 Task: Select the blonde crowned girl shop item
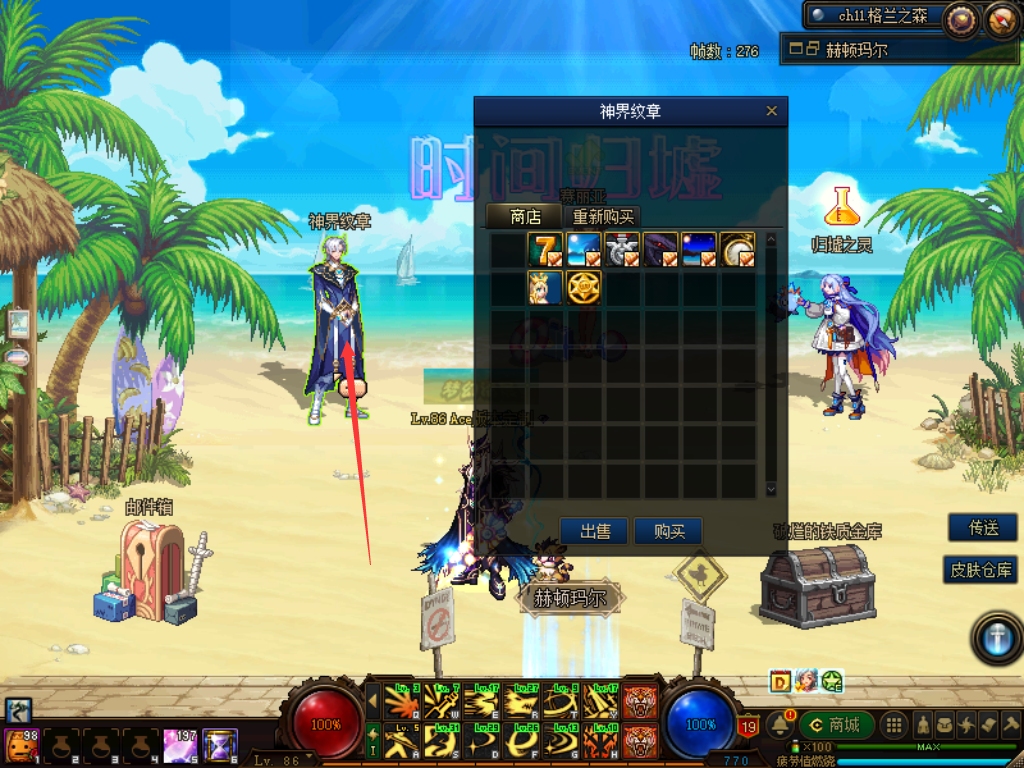545,288
